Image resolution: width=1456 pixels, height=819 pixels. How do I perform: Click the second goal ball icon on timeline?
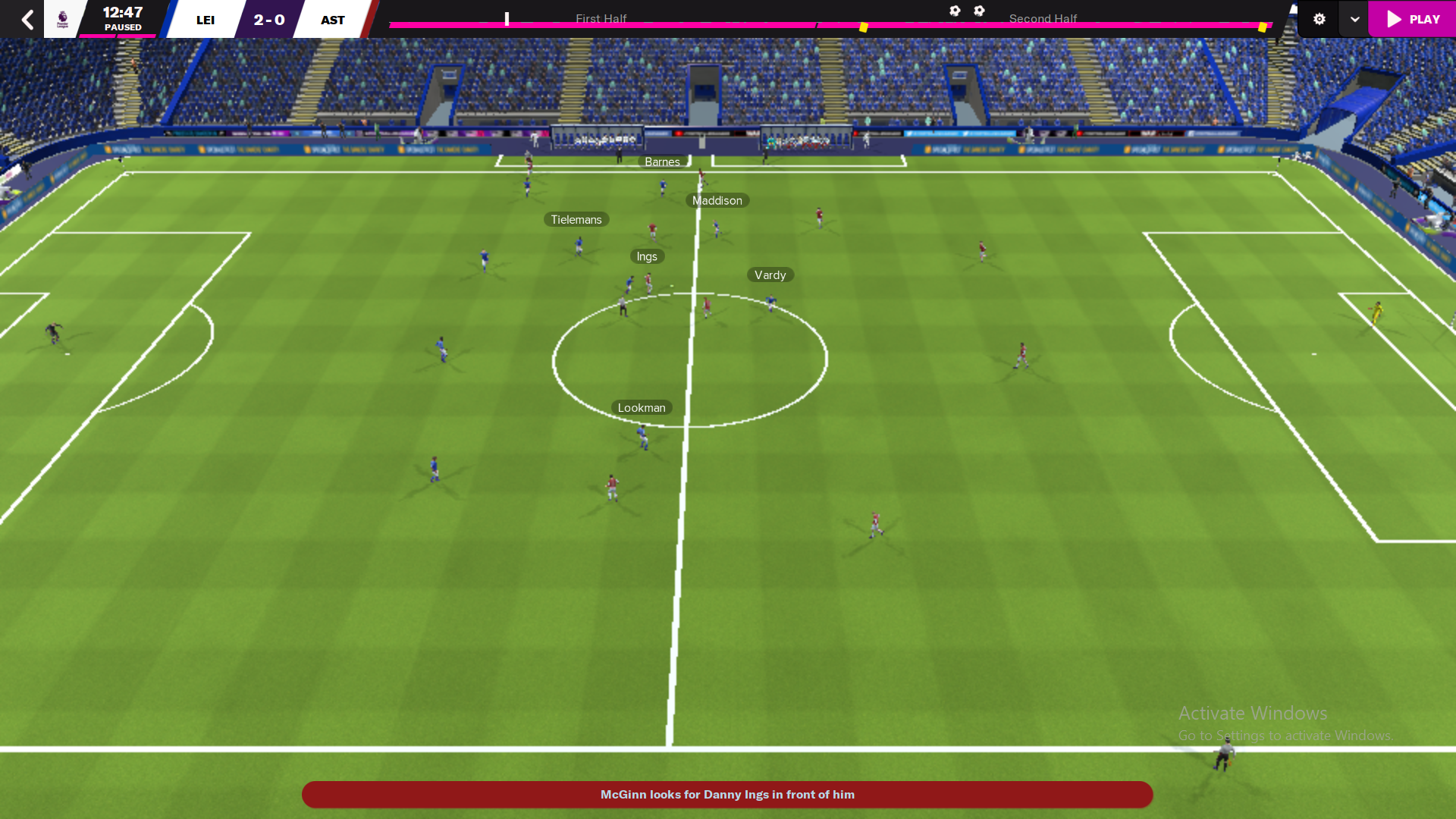pos(980,11)
